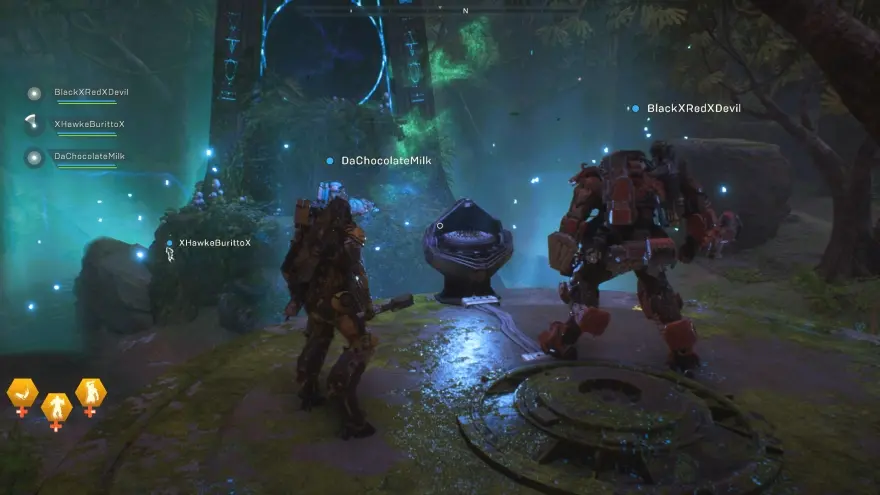This screenshot has width=880, height=495.
Task: Activate the waving hand emote hexagon
Action: tap(22, 394)
